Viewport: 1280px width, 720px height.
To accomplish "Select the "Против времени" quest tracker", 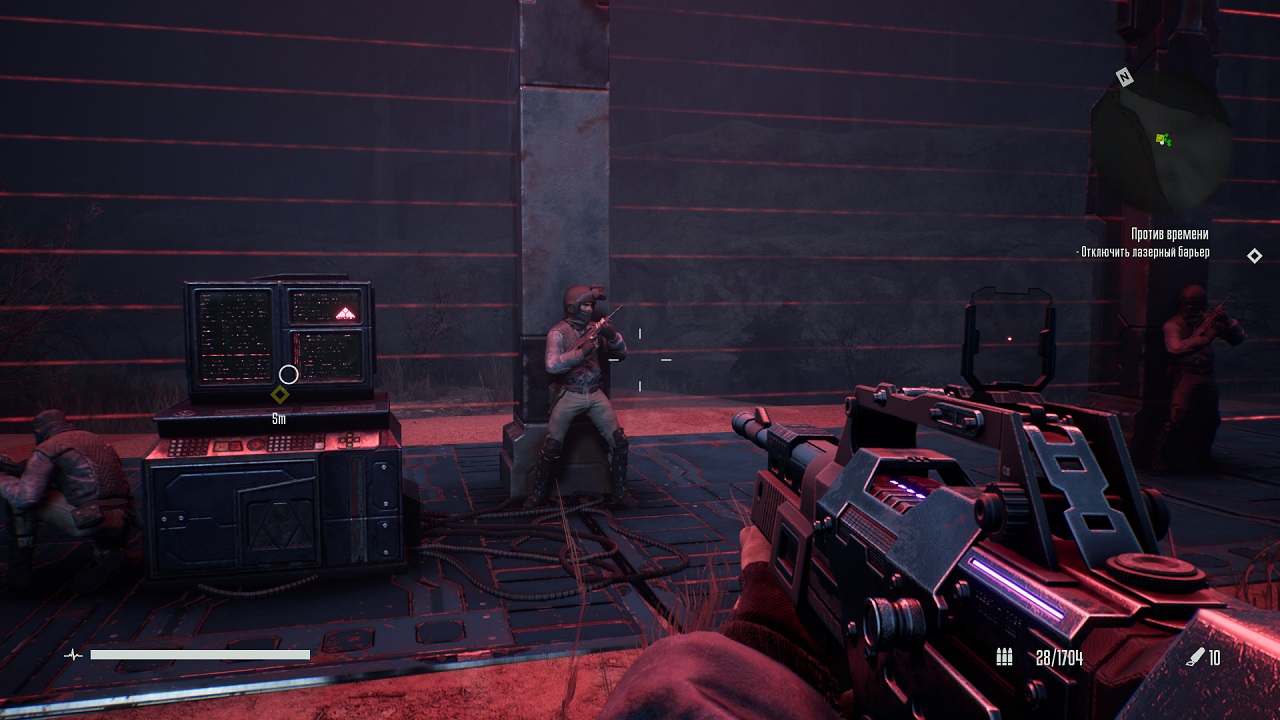I will pos(1170,234).
